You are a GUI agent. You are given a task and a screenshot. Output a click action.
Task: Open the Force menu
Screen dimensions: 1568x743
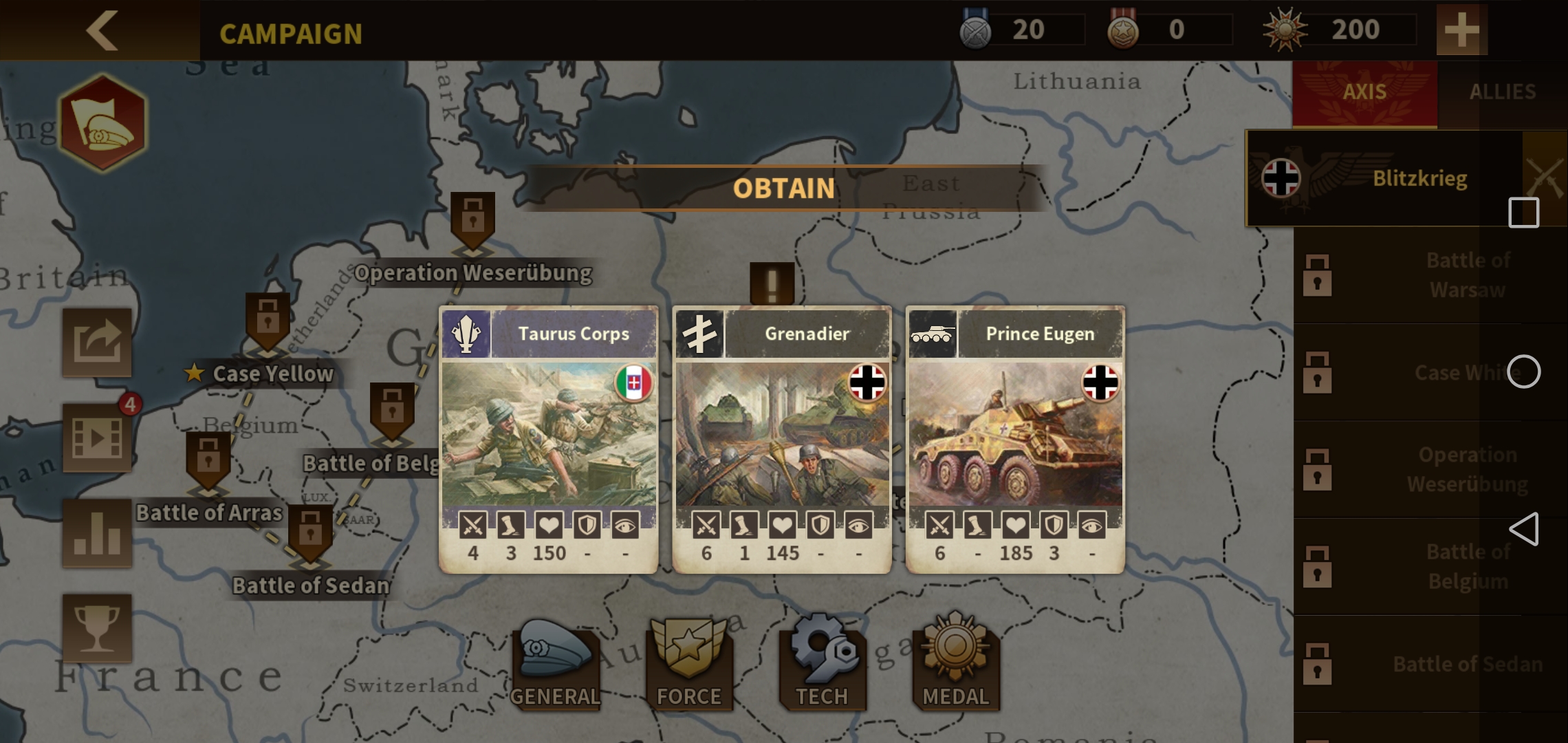688,665
